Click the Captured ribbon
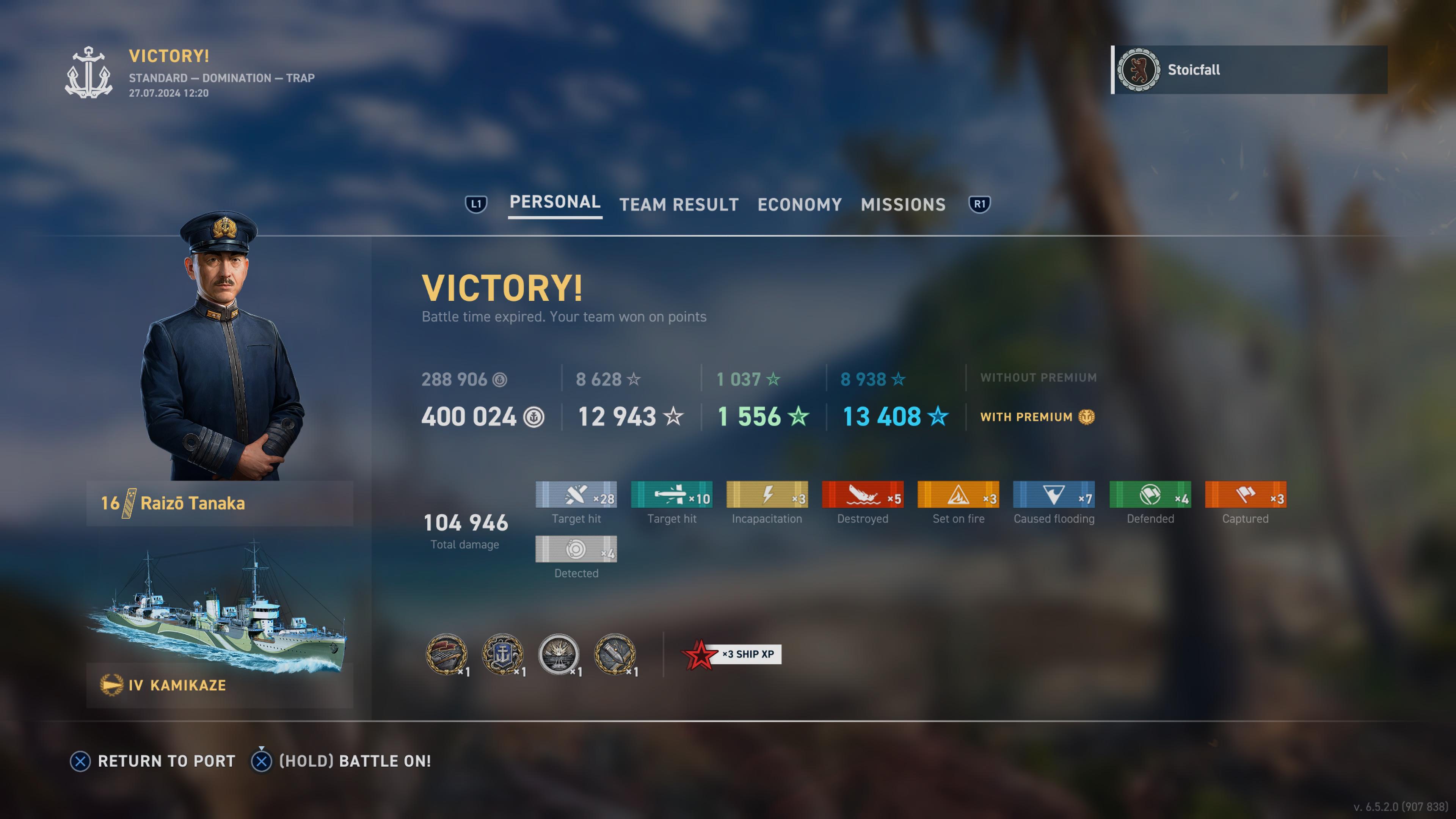The height and width of the screenshot is (819, 1456). [x=1245, y=495]
